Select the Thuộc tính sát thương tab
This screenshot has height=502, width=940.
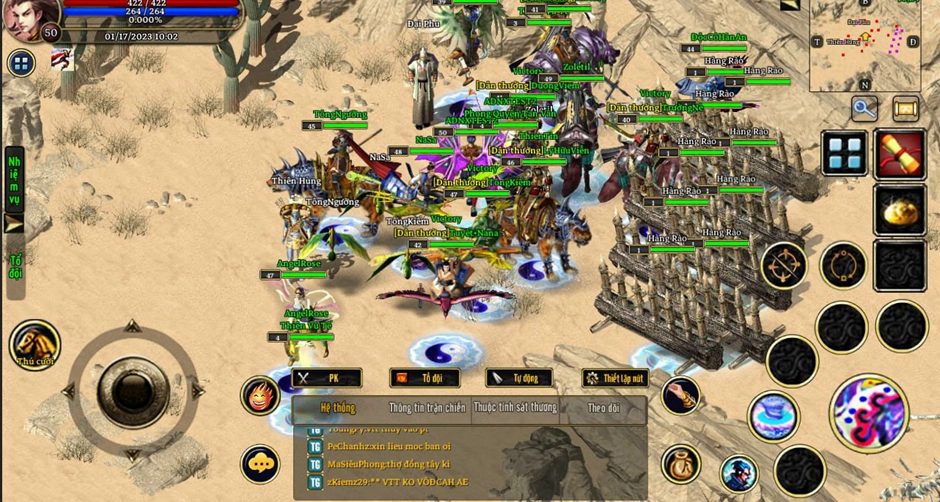pyautogui.click(x=514, y=408)
